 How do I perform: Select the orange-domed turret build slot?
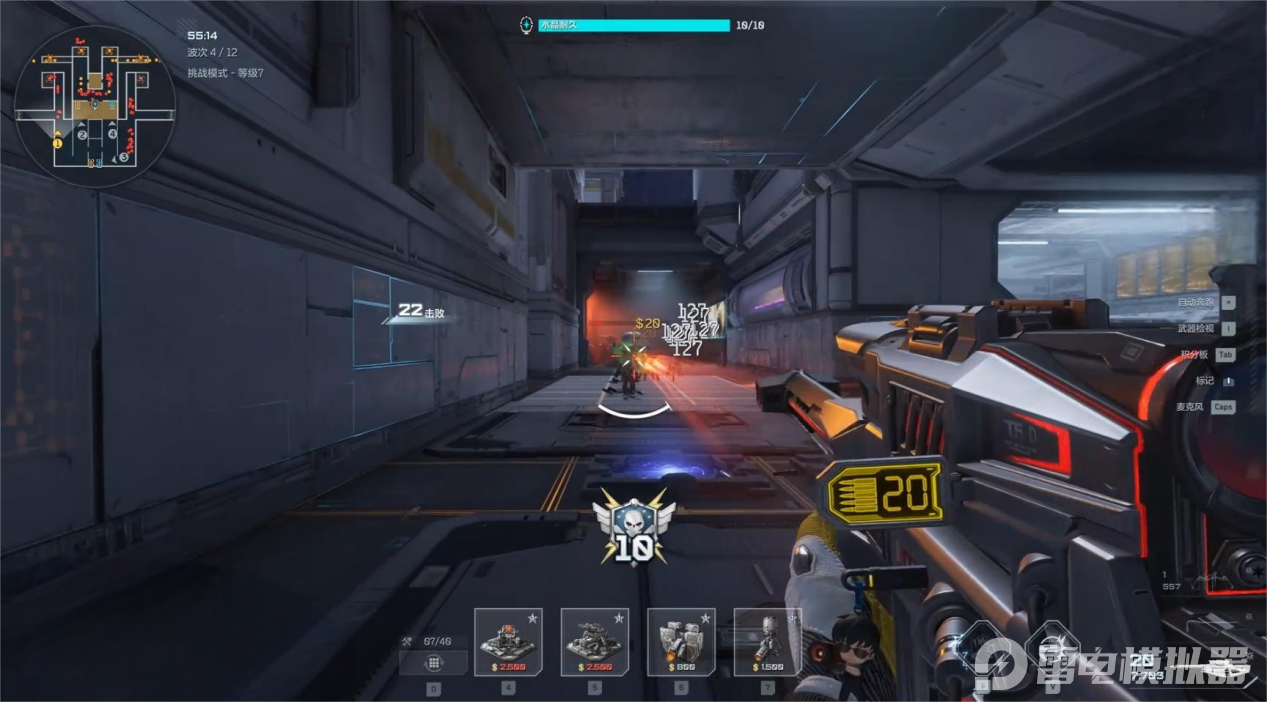pos(508,641)
